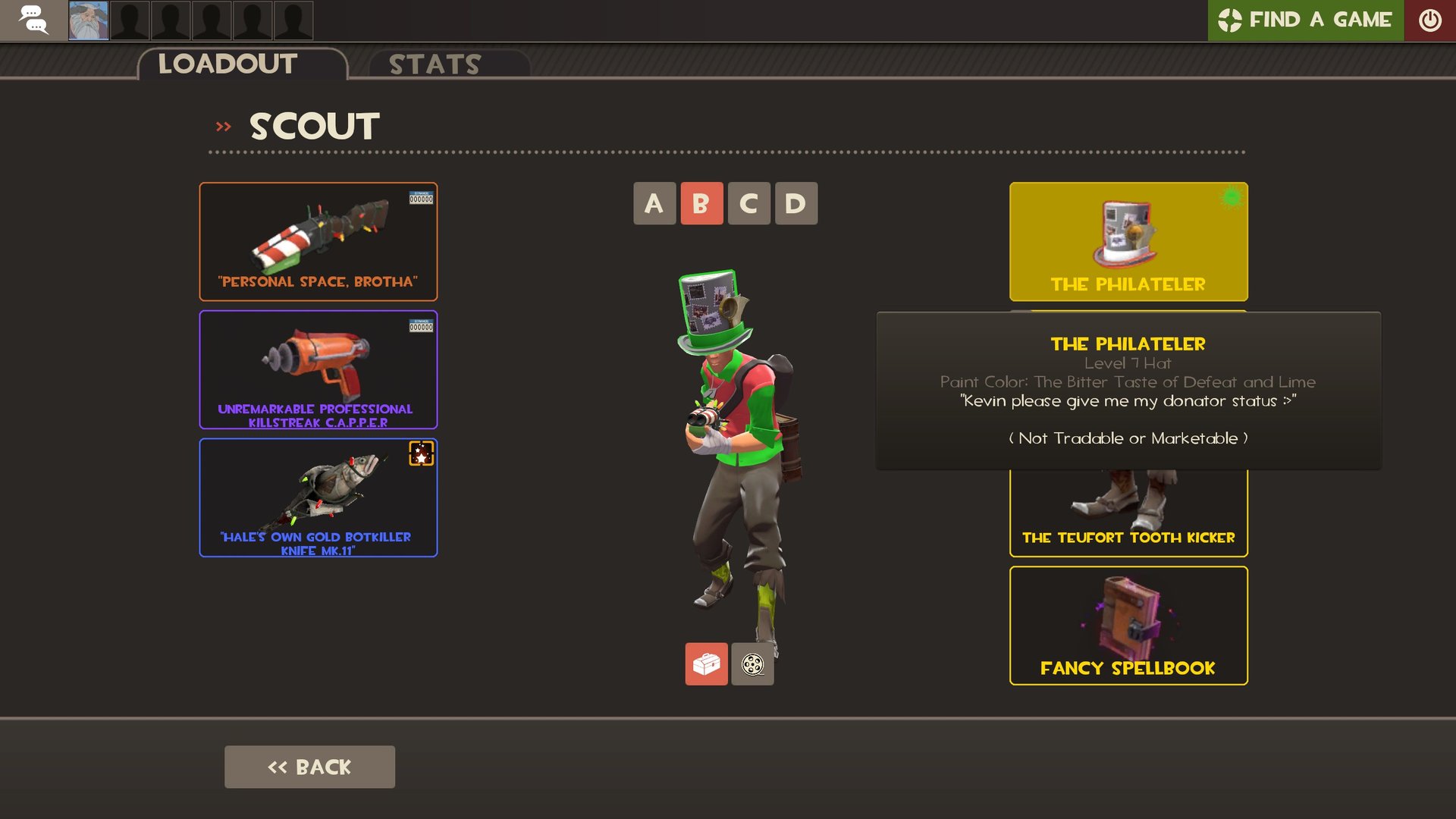The image size is (1456, 819).
Task: Select the Fancy Spellbook slot
Action: tap(1128, 626)
